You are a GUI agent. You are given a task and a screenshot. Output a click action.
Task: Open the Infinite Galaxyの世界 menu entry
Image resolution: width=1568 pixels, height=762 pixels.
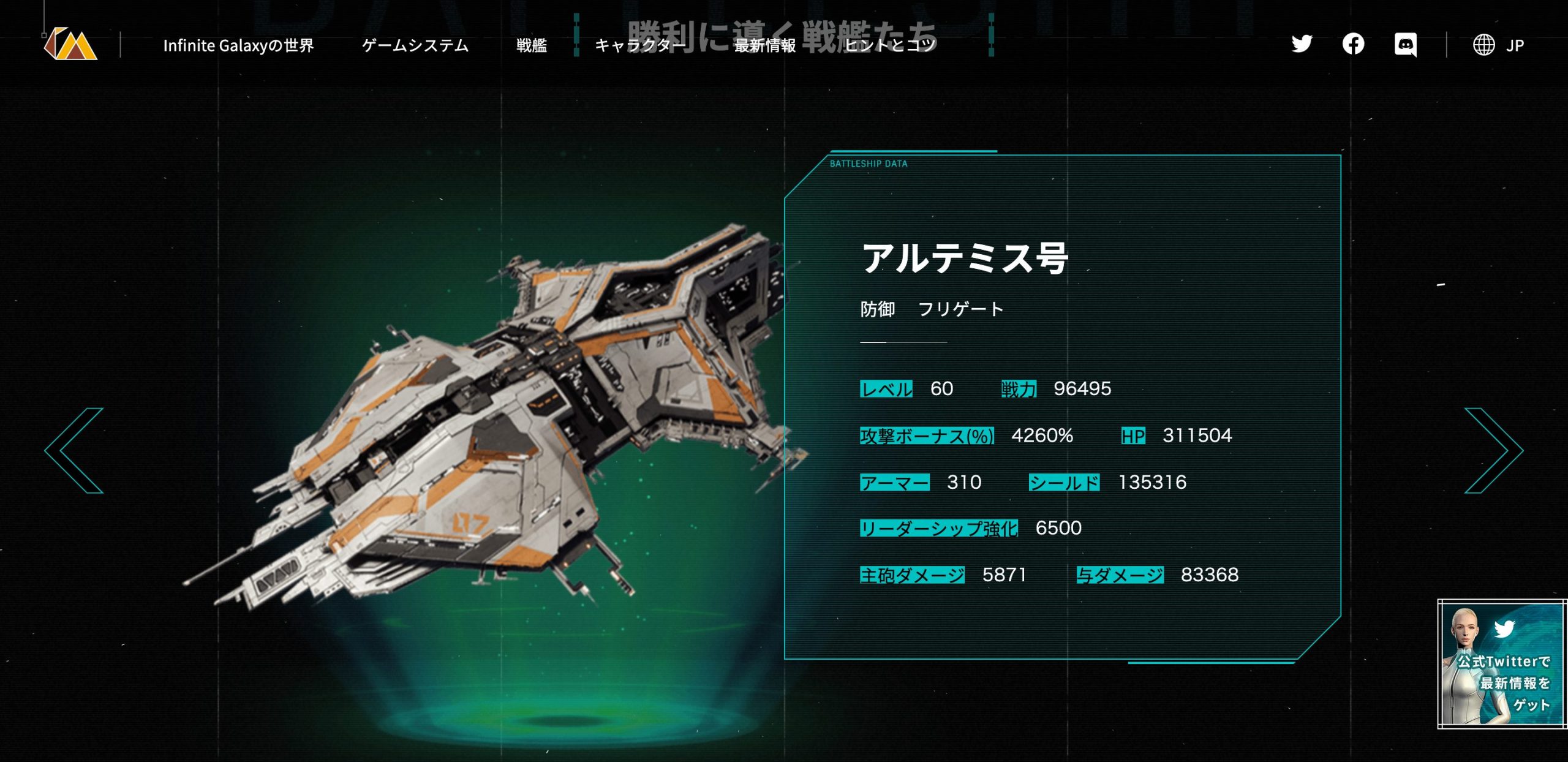[x=238, y=45]
